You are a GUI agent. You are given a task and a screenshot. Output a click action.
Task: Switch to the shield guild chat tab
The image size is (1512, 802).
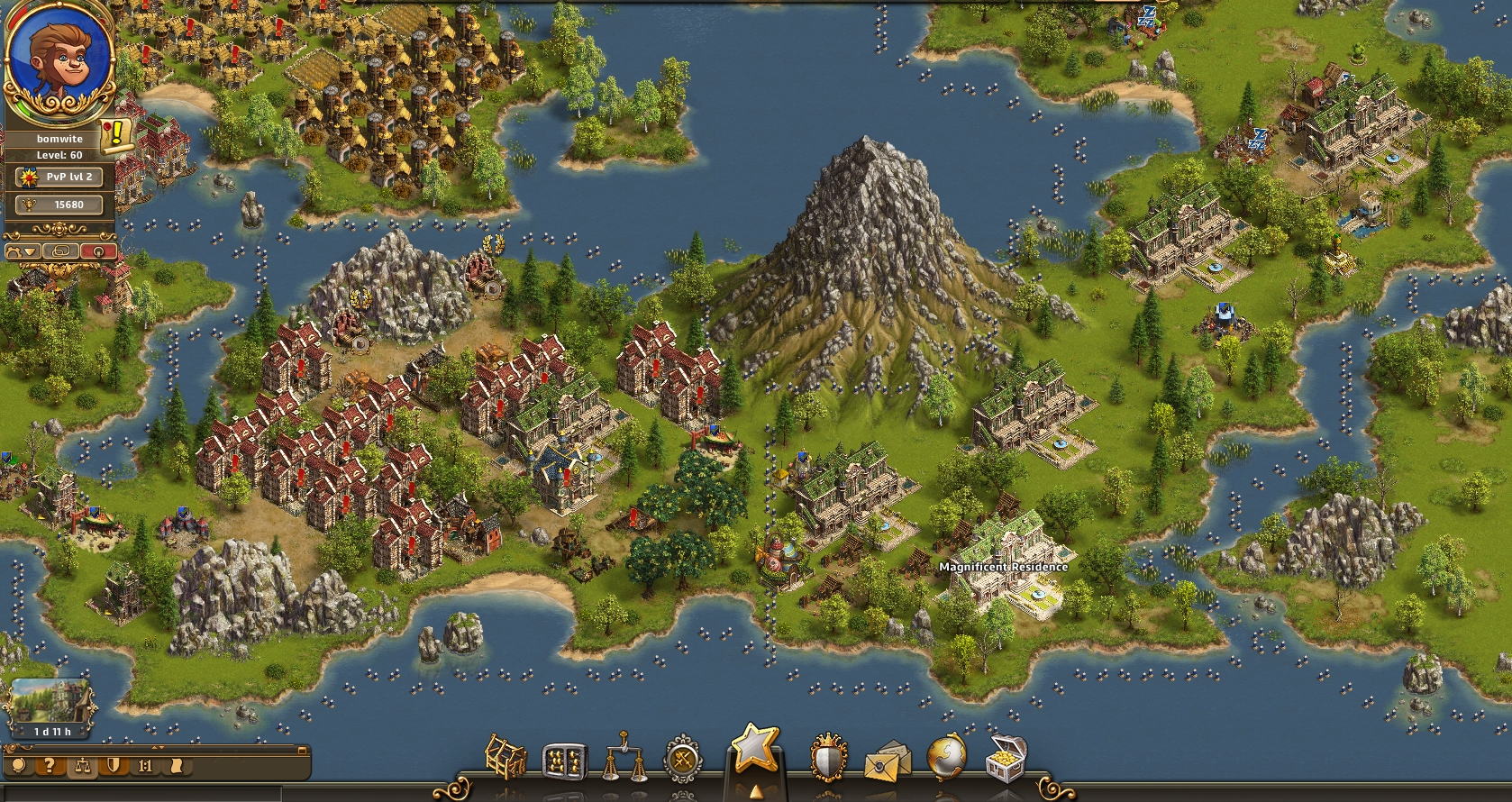coord(114,767)
